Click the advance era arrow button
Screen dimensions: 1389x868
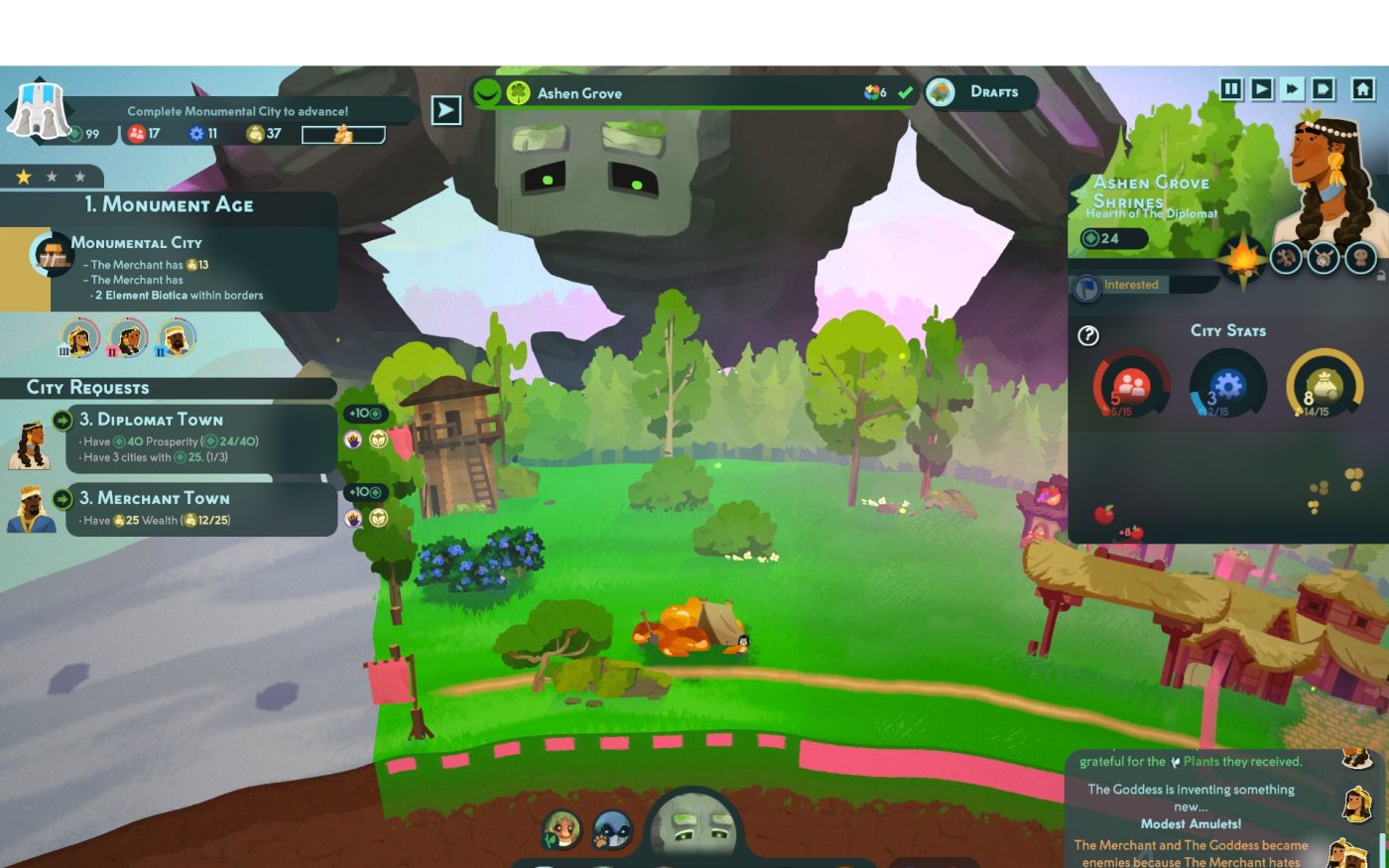(x=446, y=110)
